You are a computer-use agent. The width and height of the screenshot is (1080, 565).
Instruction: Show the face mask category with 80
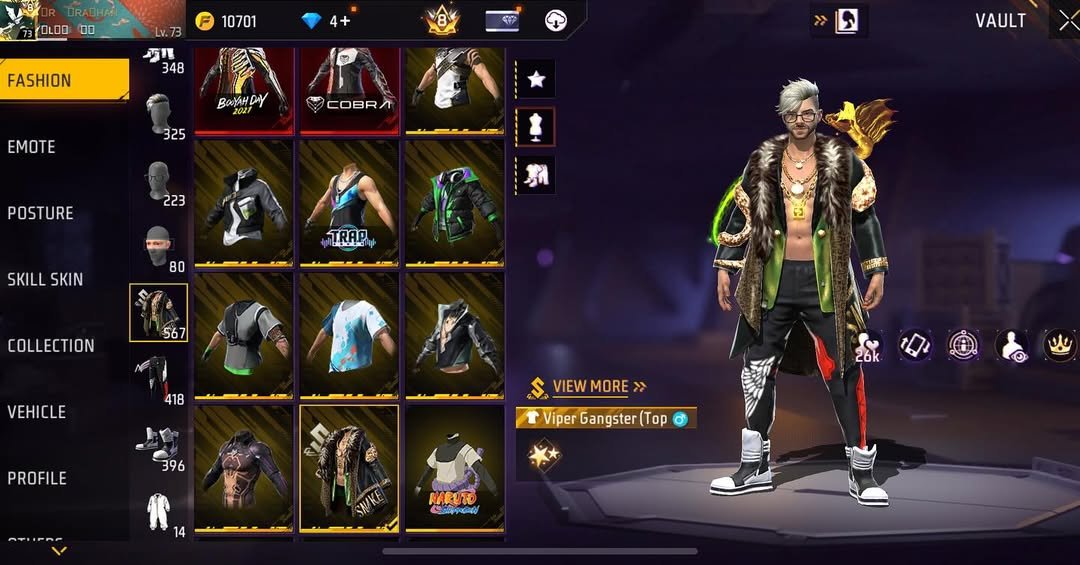[158, 245]
